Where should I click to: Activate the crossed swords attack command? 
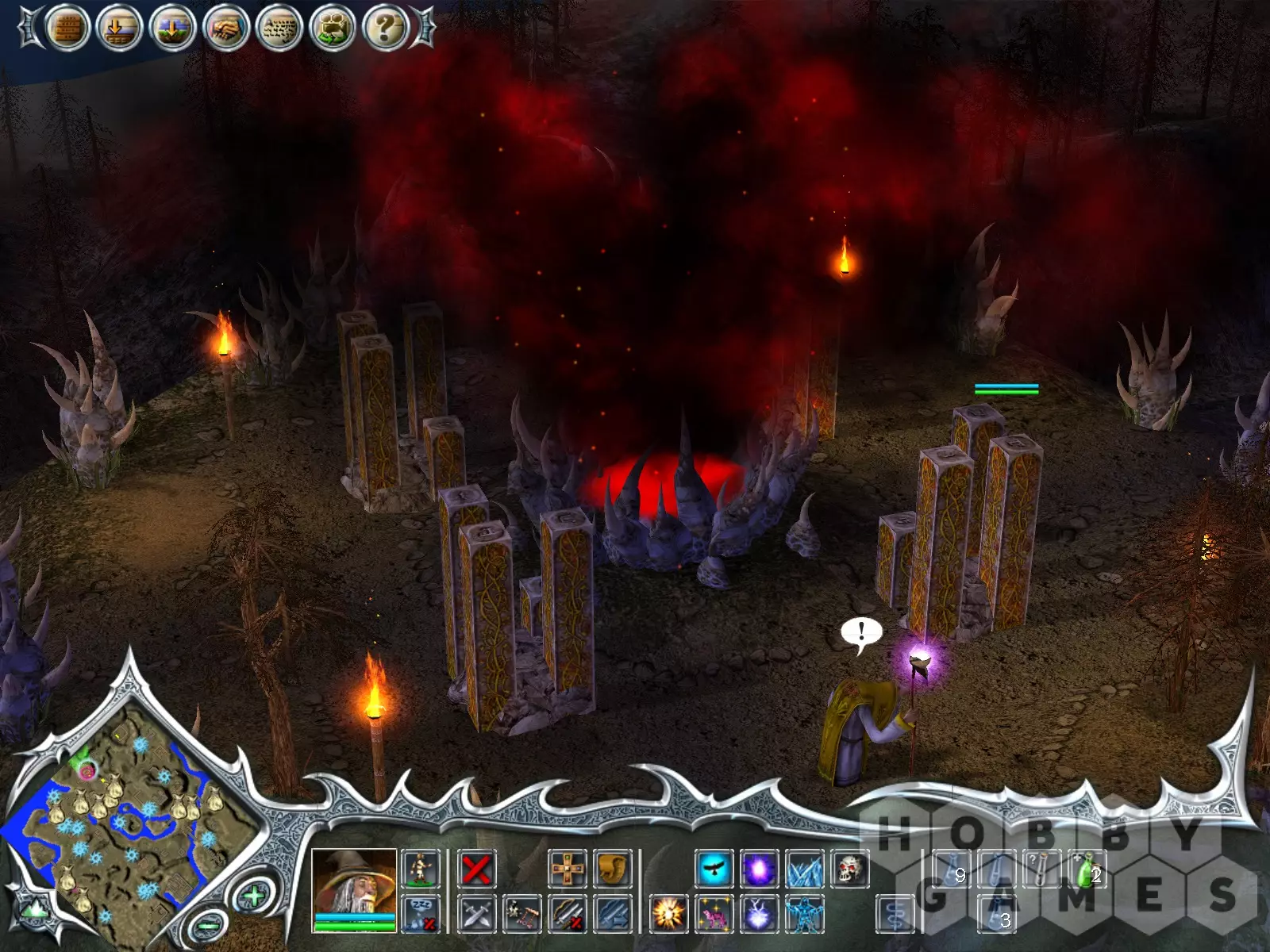pos(476,914)
